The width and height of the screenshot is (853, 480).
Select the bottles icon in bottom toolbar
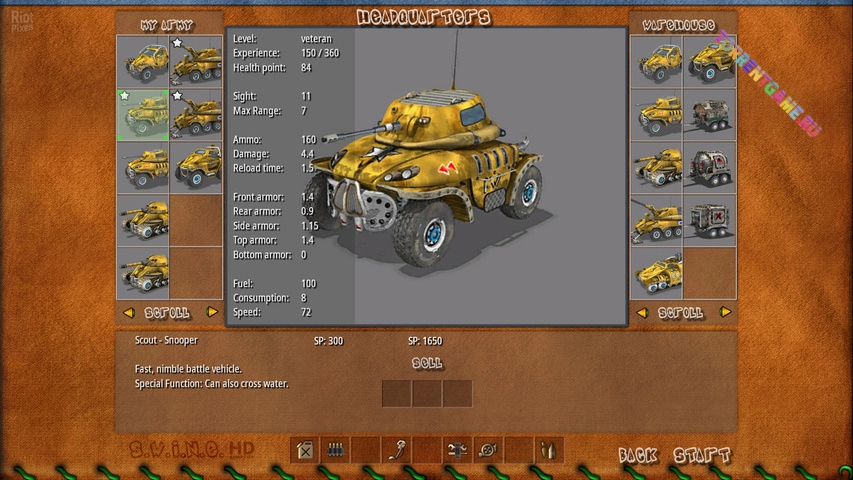(550, 450)
